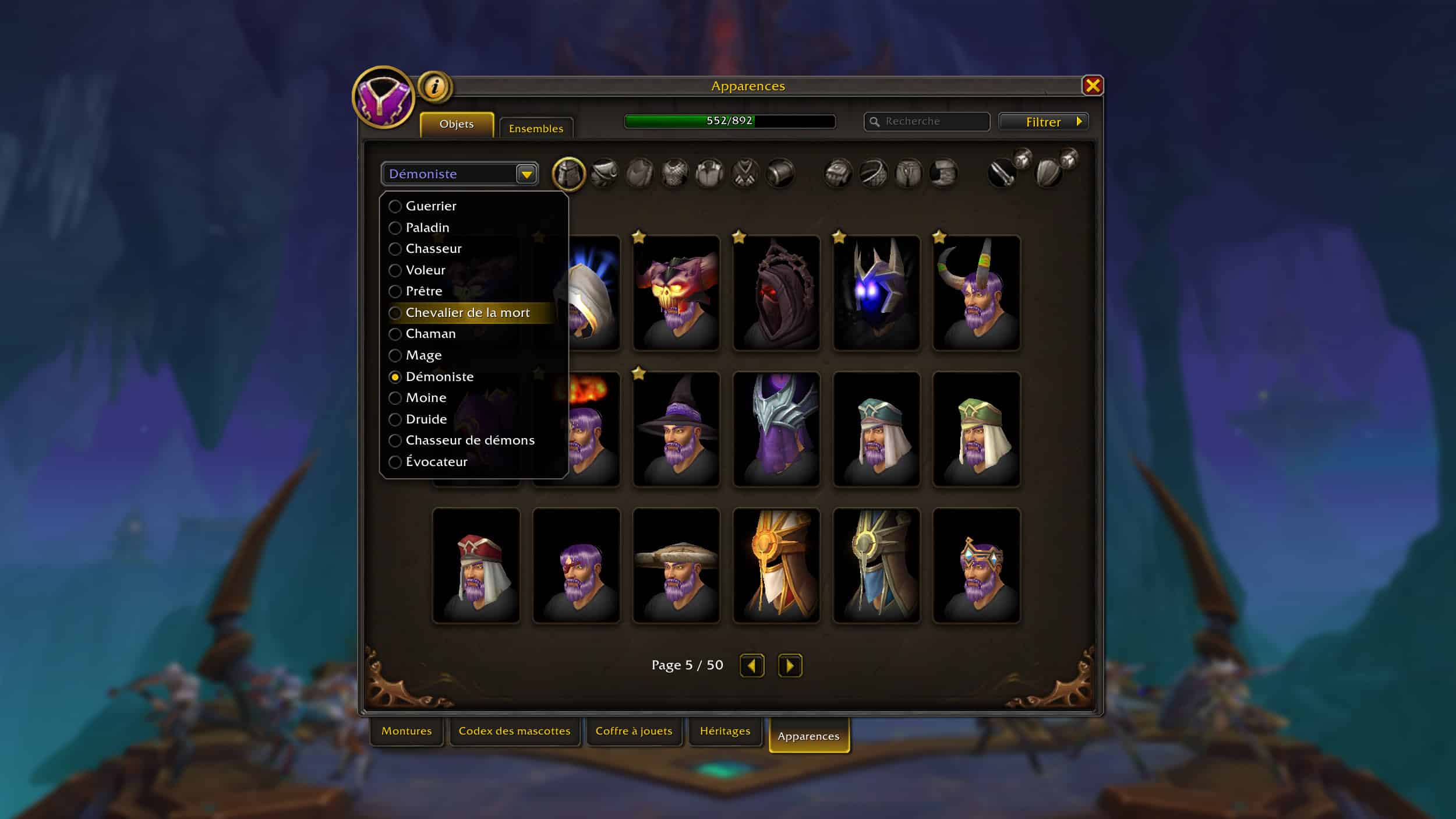Select the black pointed witch hat appearance
This screenshot has height=819, width=1456.
pyautogui.click(x=676, y=429)
